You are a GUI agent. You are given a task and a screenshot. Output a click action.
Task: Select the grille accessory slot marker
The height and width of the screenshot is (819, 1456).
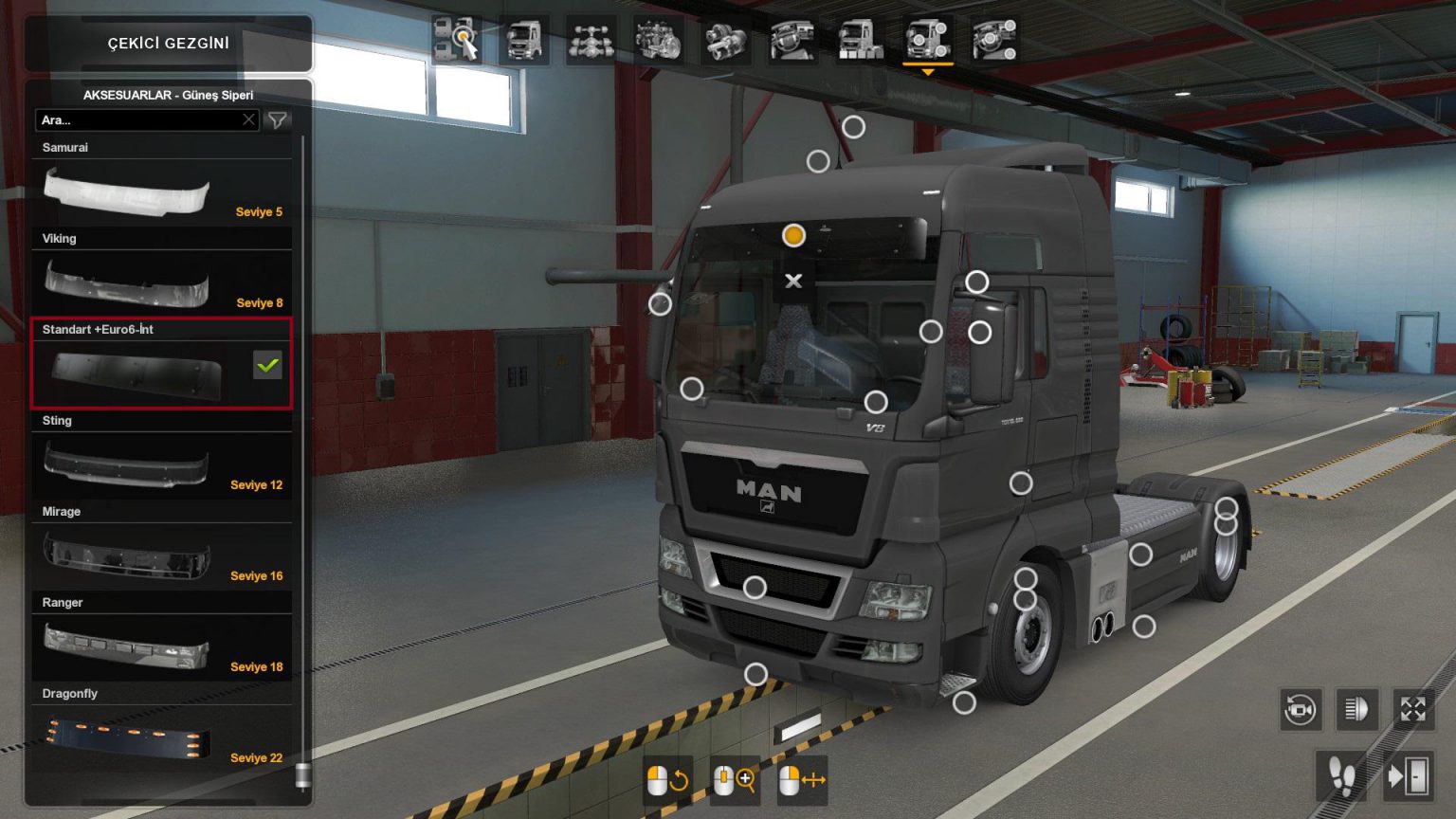point(755,586)
